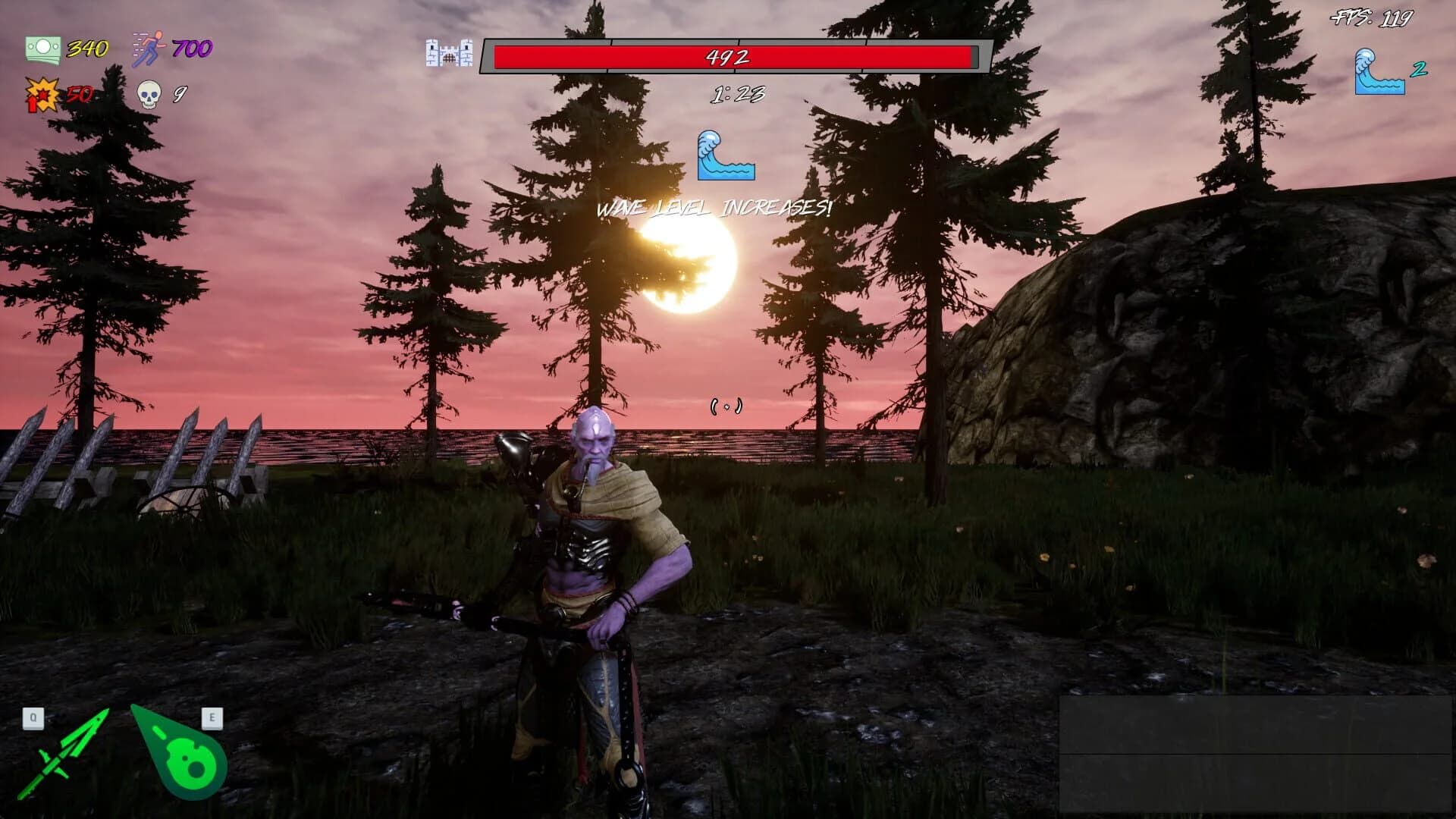This screenshot has width=1456, height=819.
Task: Click the running speed icon beside 700
Action: (150, 47)
